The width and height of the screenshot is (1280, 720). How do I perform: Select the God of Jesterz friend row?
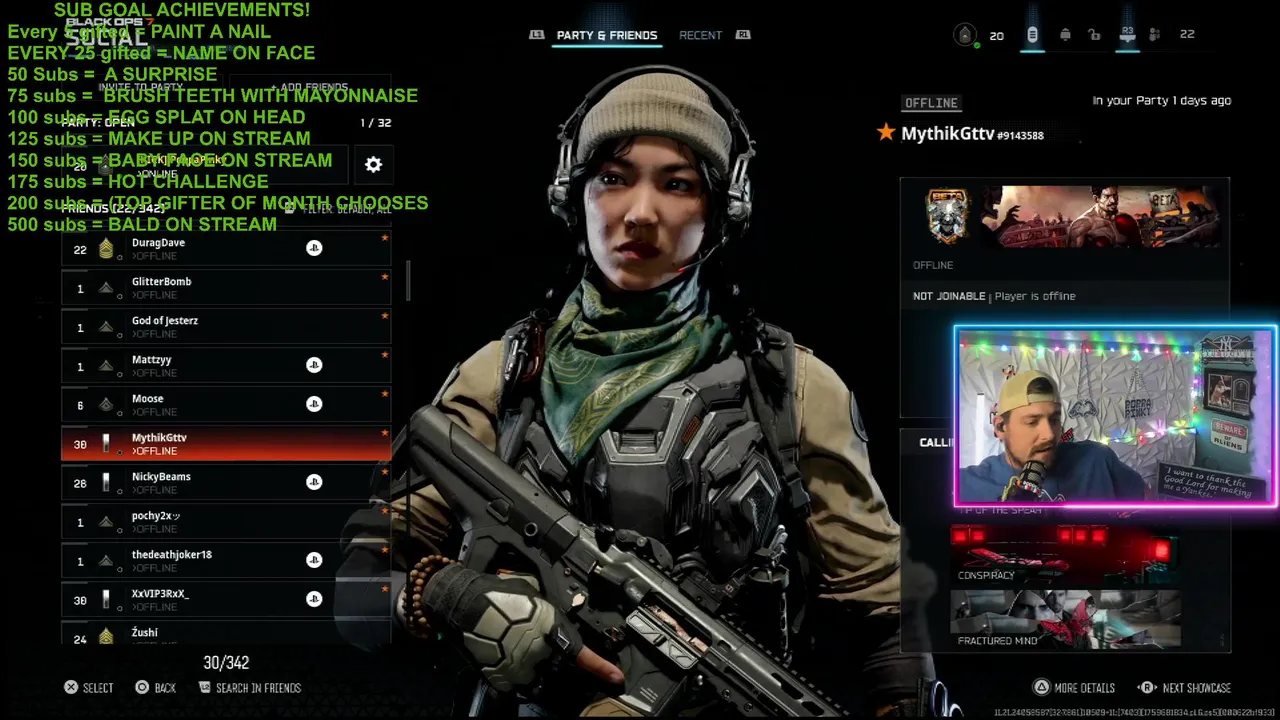225,327
